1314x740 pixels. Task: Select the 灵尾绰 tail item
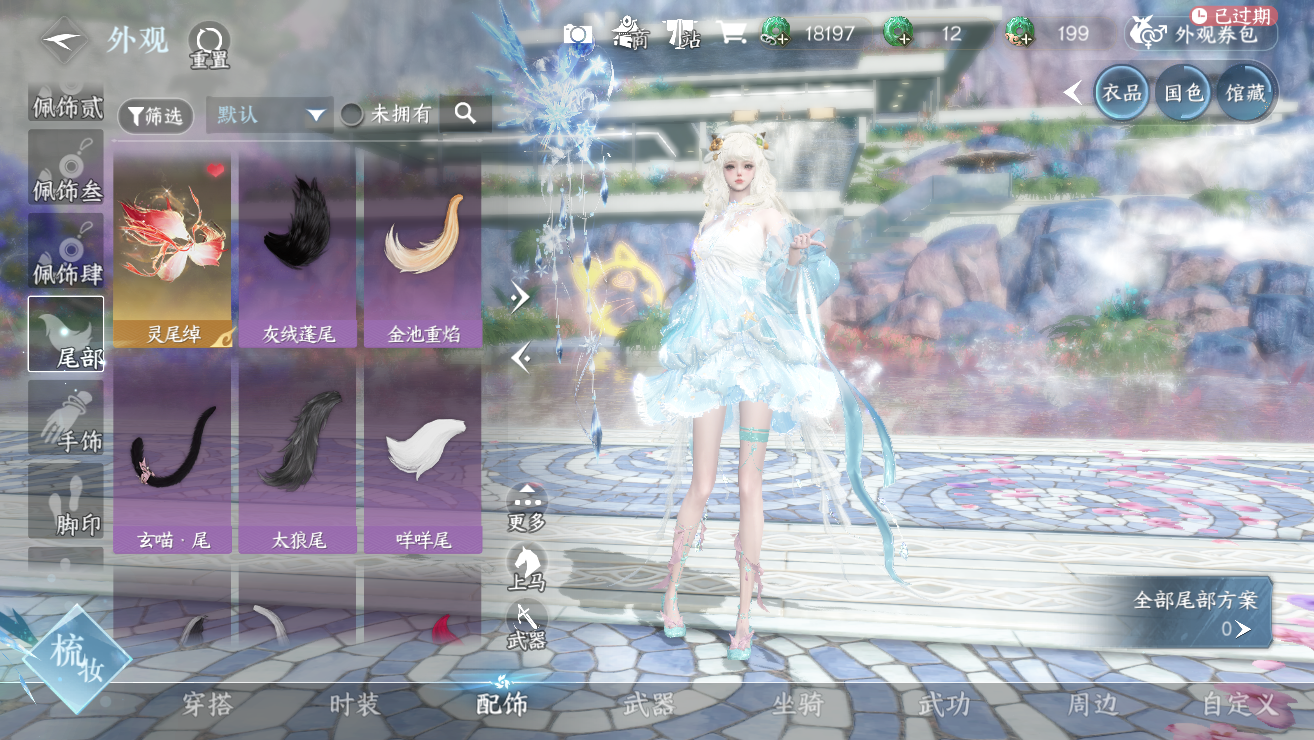pyautogui.click(x=173, y=250)
